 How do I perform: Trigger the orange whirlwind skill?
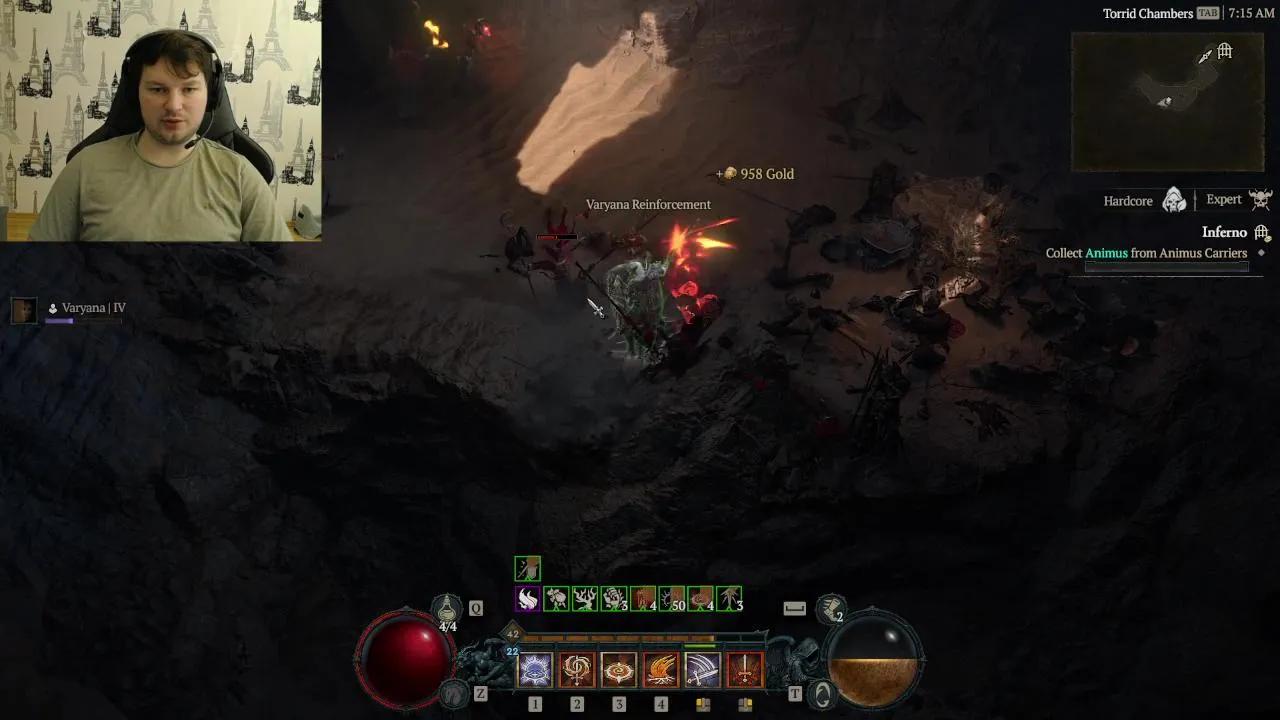[619, 670]
